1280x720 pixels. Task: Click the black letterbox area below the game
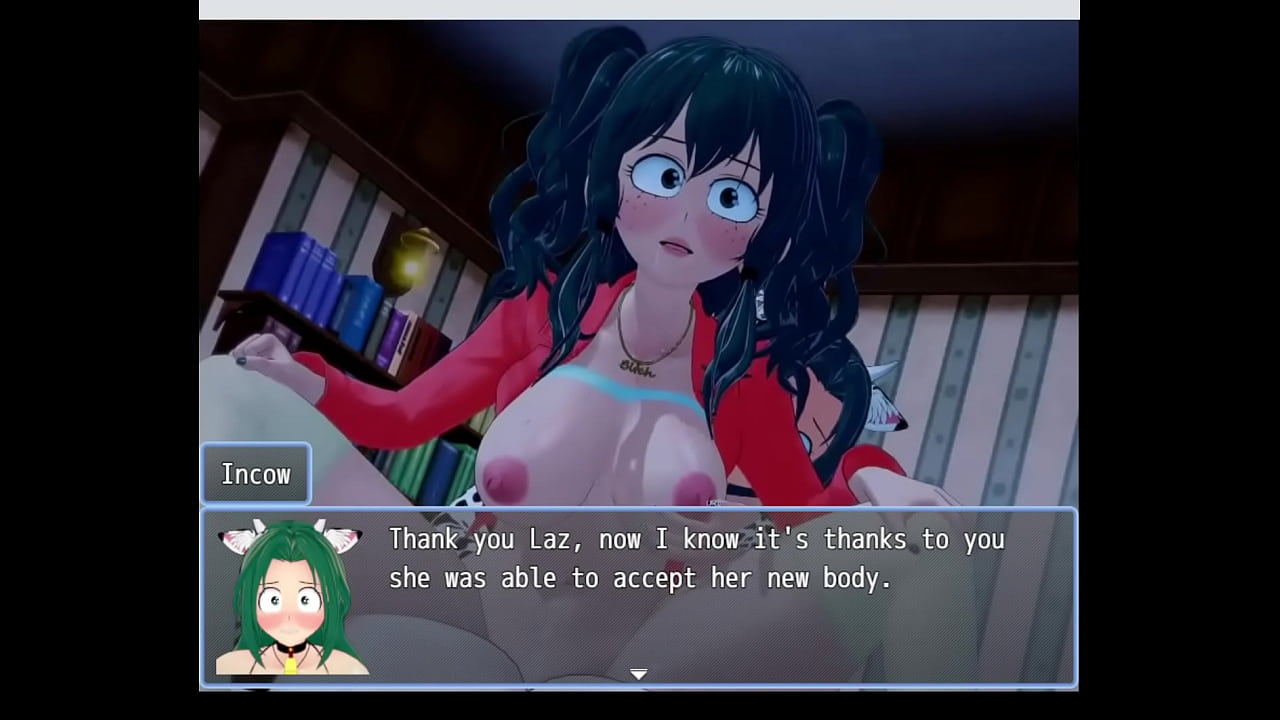tap(640, 705)
